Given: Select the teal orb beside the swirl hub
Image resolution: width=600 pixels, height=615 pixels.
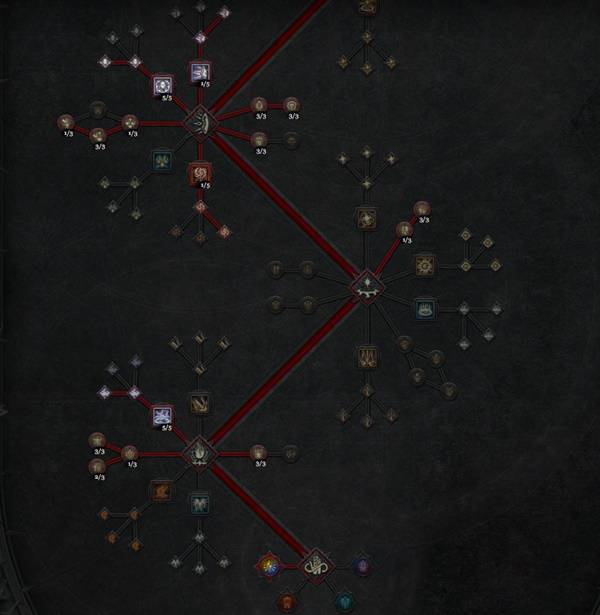Looking at the screenshot, I should coord(345,601).
